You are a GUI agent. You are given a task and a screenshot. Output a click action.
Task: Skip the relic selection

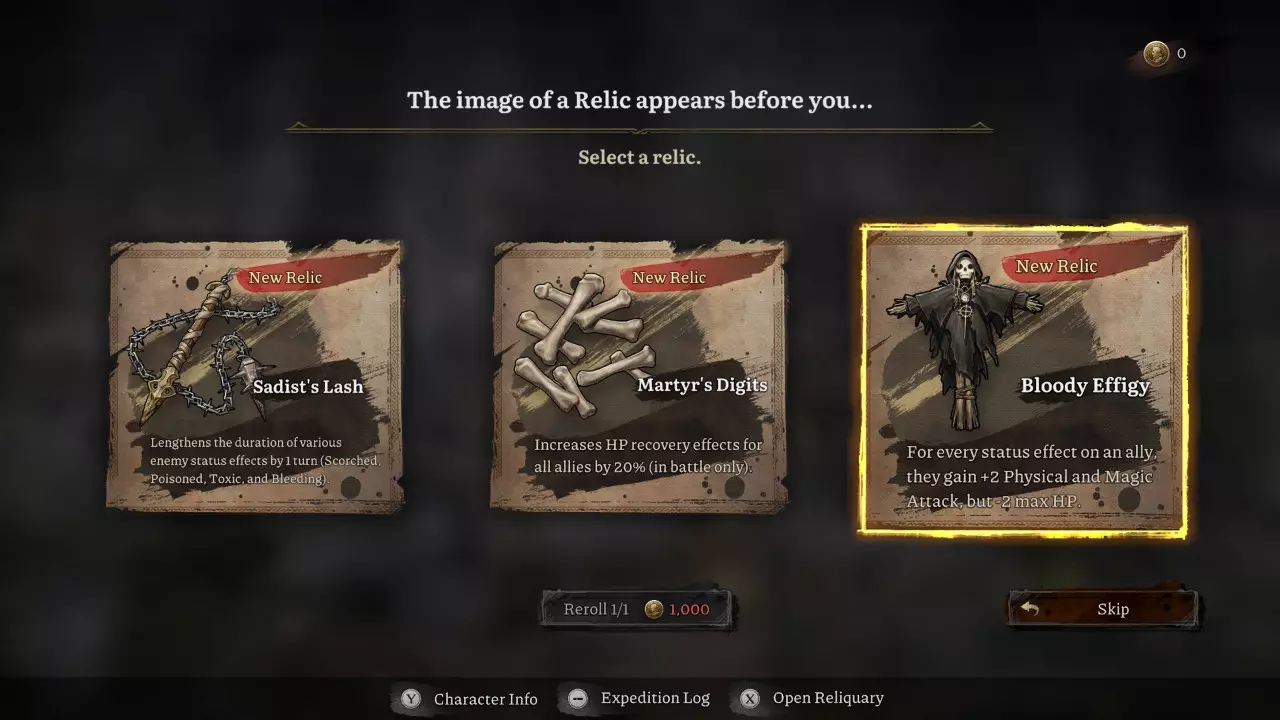click(1102, 609)
